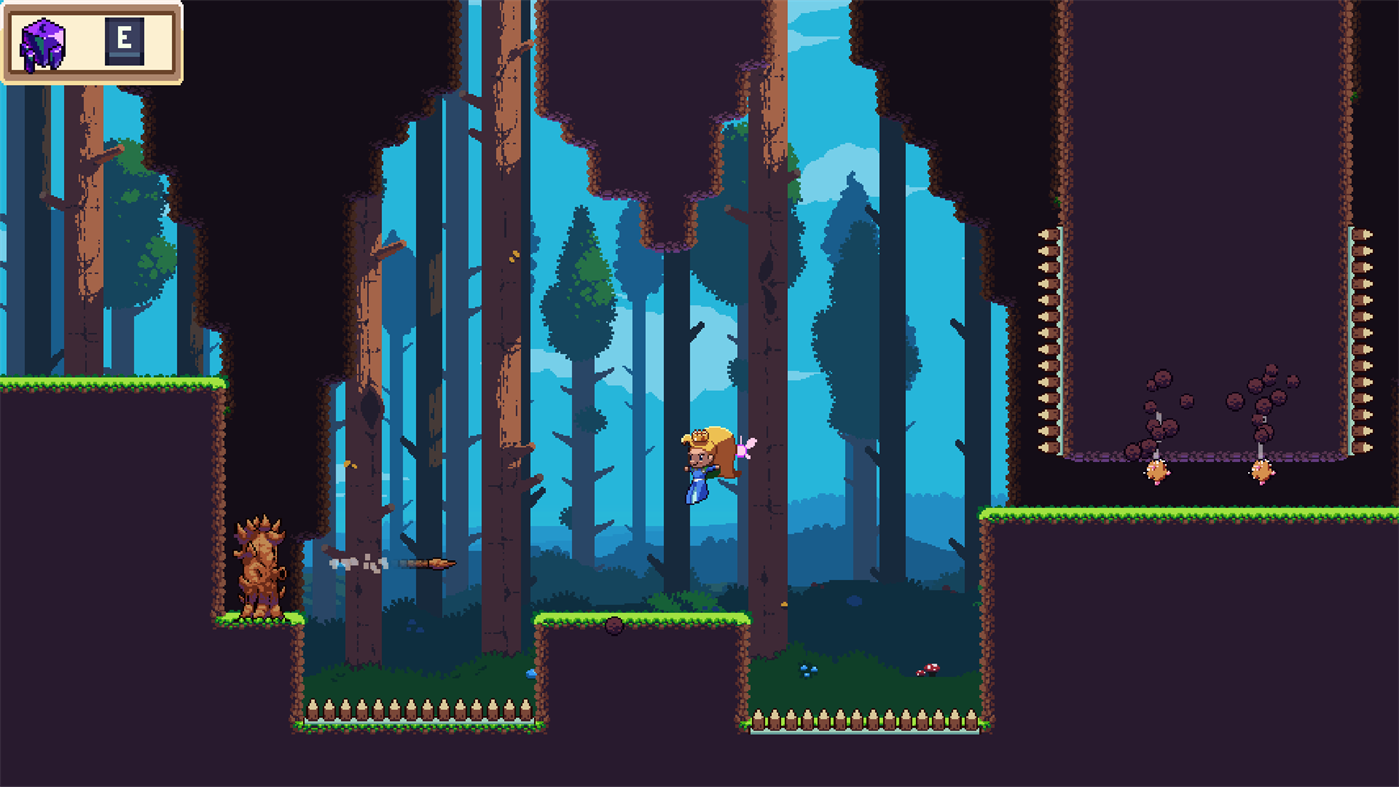Click the left floating spiked mine enemy
Viewport: 1399px width, 787px height.
click(1158, 470)
